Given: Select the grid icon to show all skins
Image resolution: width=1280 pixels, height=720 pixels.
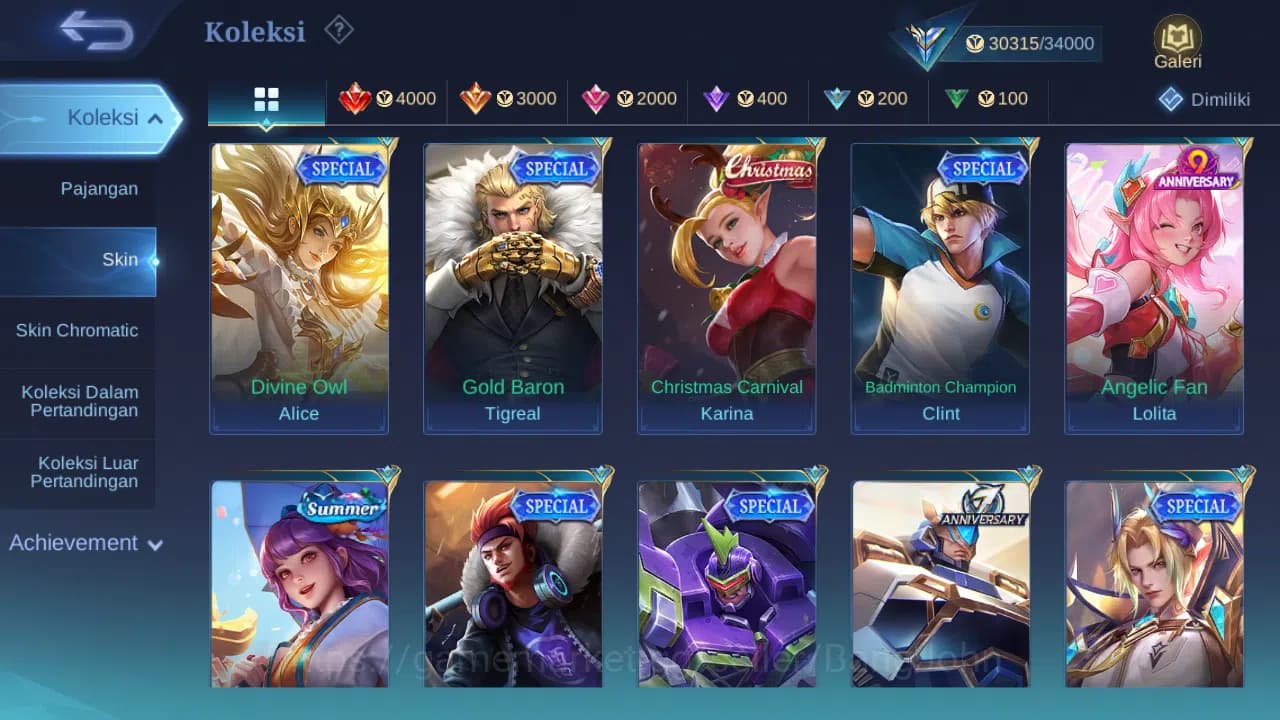Looking at the screenshot, I should 265,99.
